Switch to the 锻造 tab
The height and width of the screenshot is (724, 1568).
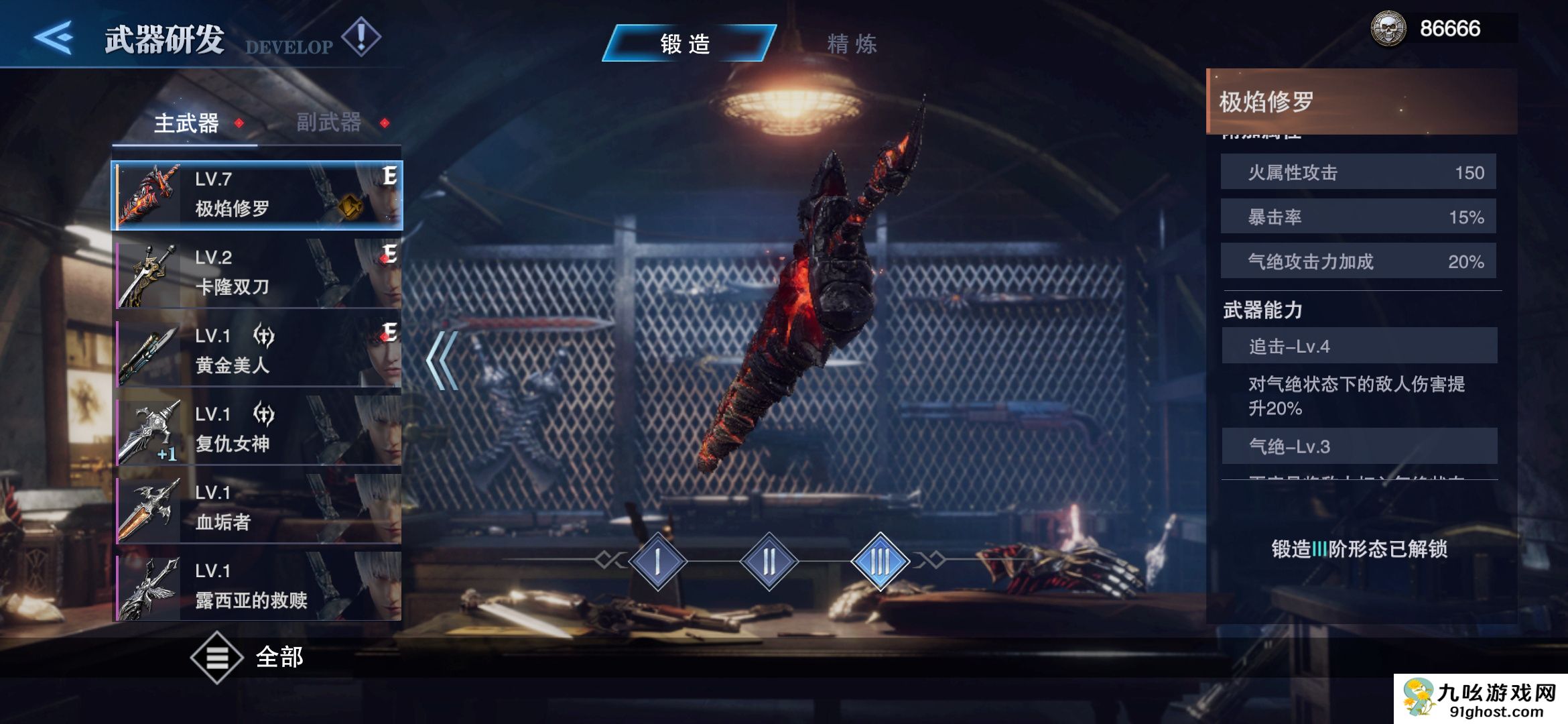pyautogui.click(x=688, y=44)
